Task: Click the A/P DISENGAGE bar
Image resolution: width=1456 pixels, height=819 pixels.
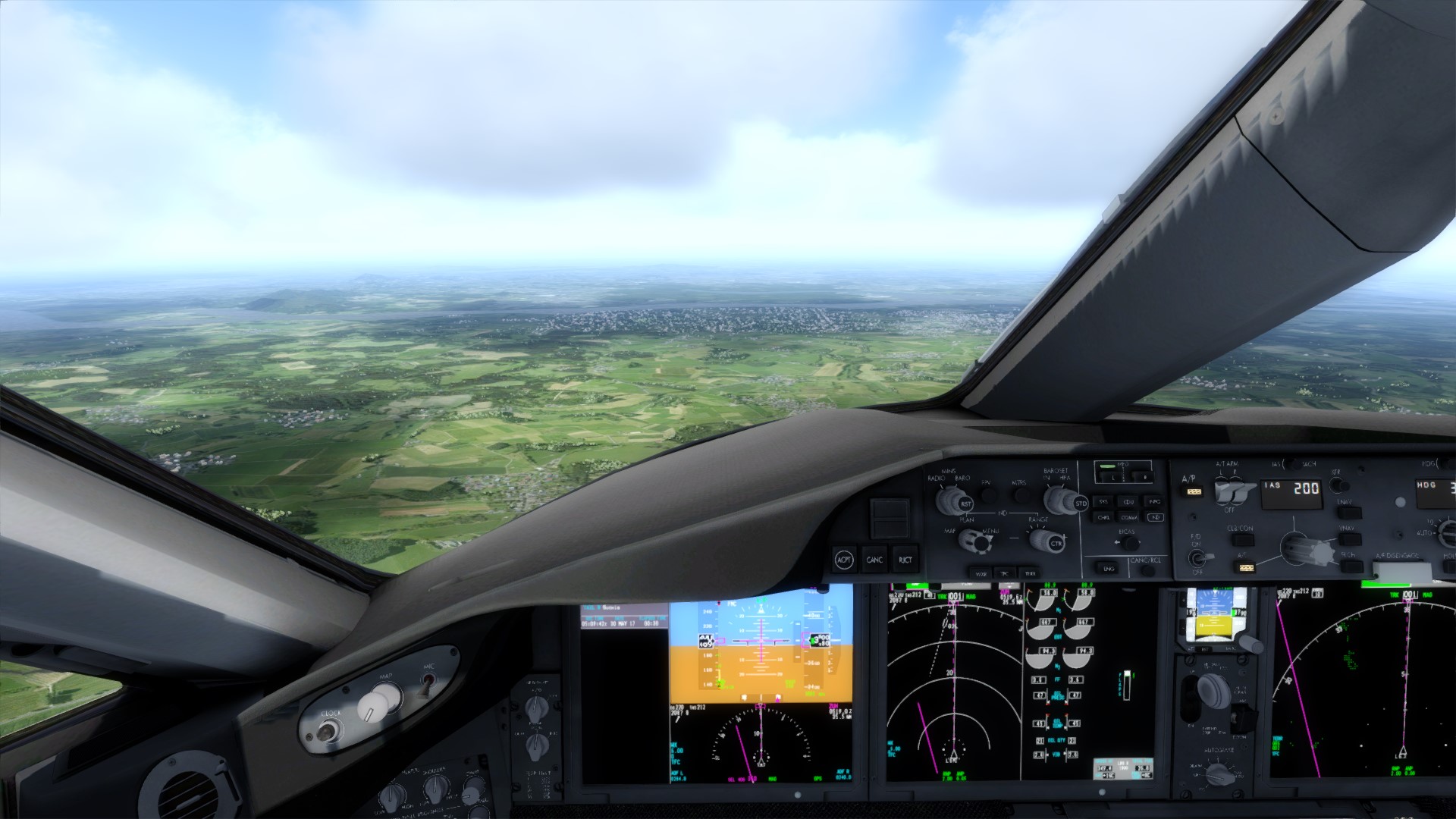Action: pos(1401,570)
